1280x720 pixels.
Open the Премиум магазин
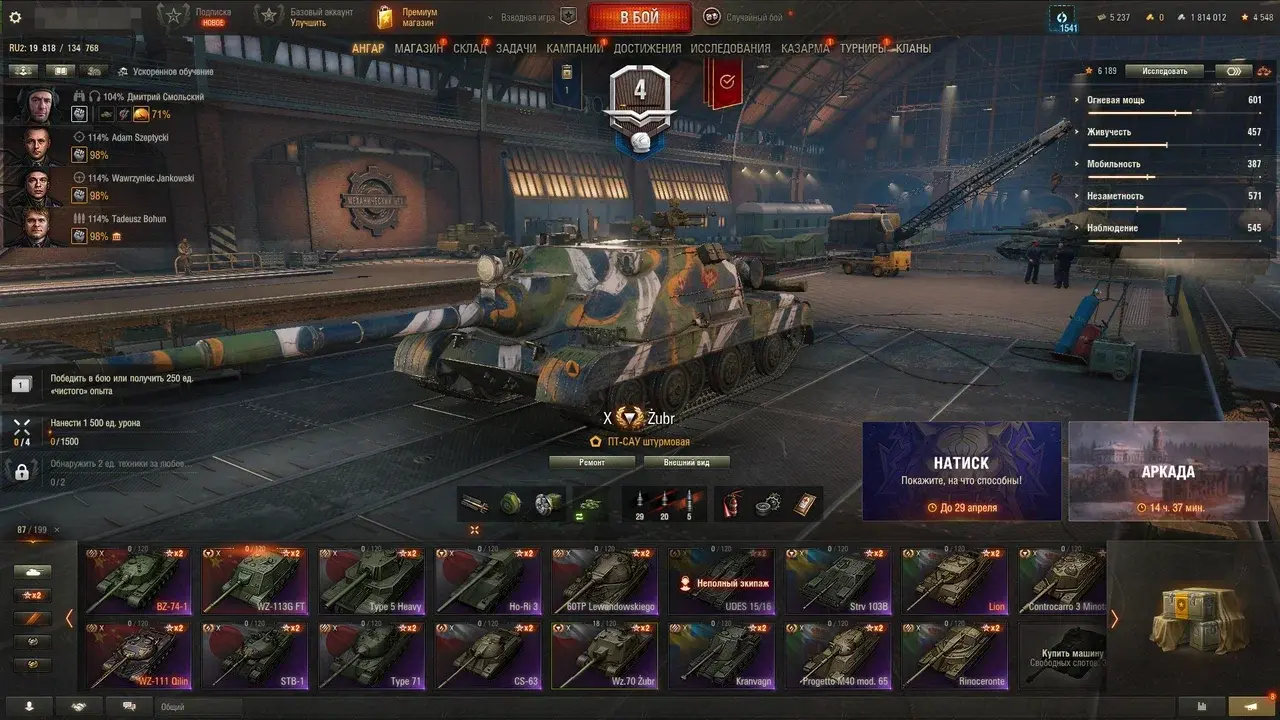coord(405,17)
